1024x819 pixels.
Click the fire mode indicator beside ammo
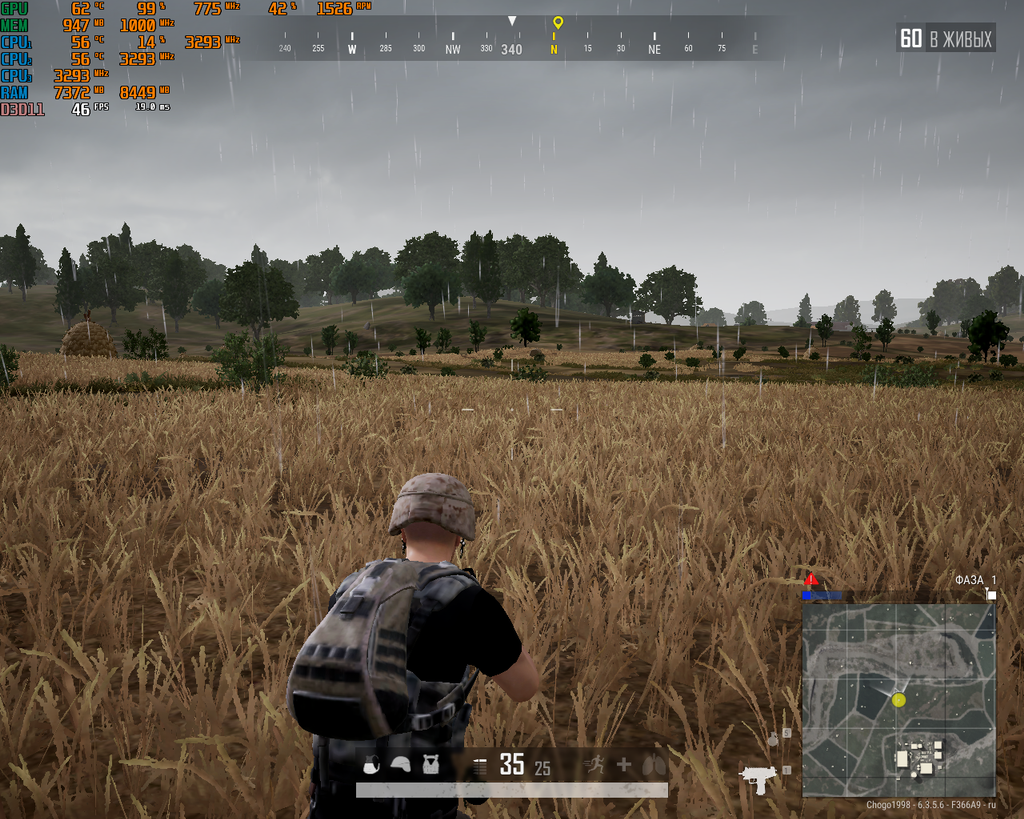click(x=479, y=766)
